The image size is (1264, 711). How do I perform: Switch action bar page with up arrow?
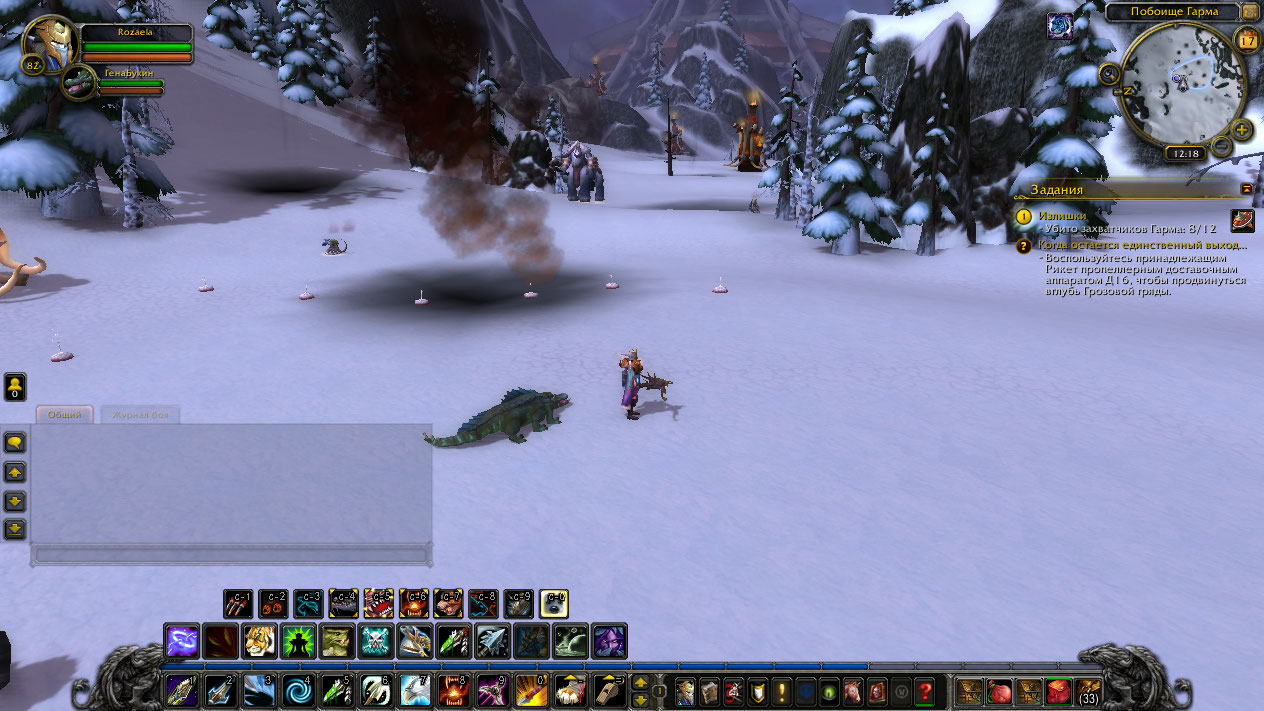click(640, 682)
